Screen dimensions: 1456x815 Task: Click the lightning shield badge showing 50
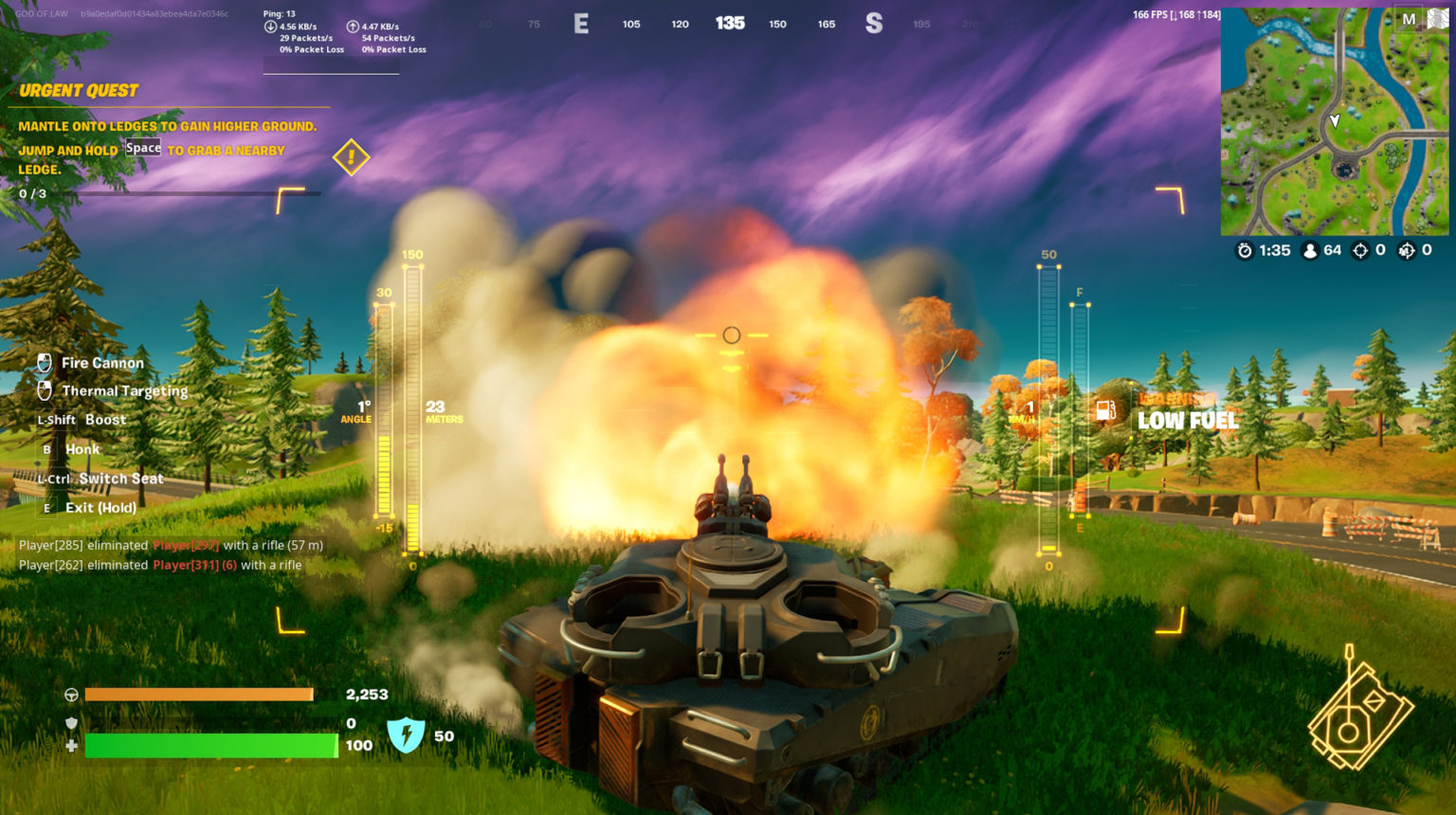pyautogui.click(x=406, y=735)
